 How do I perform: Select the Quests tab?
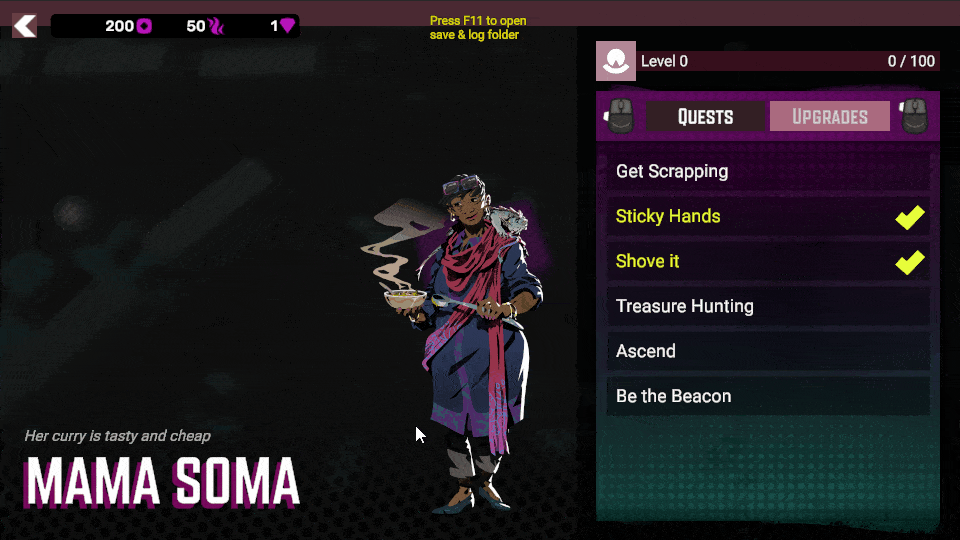(705, 116)
